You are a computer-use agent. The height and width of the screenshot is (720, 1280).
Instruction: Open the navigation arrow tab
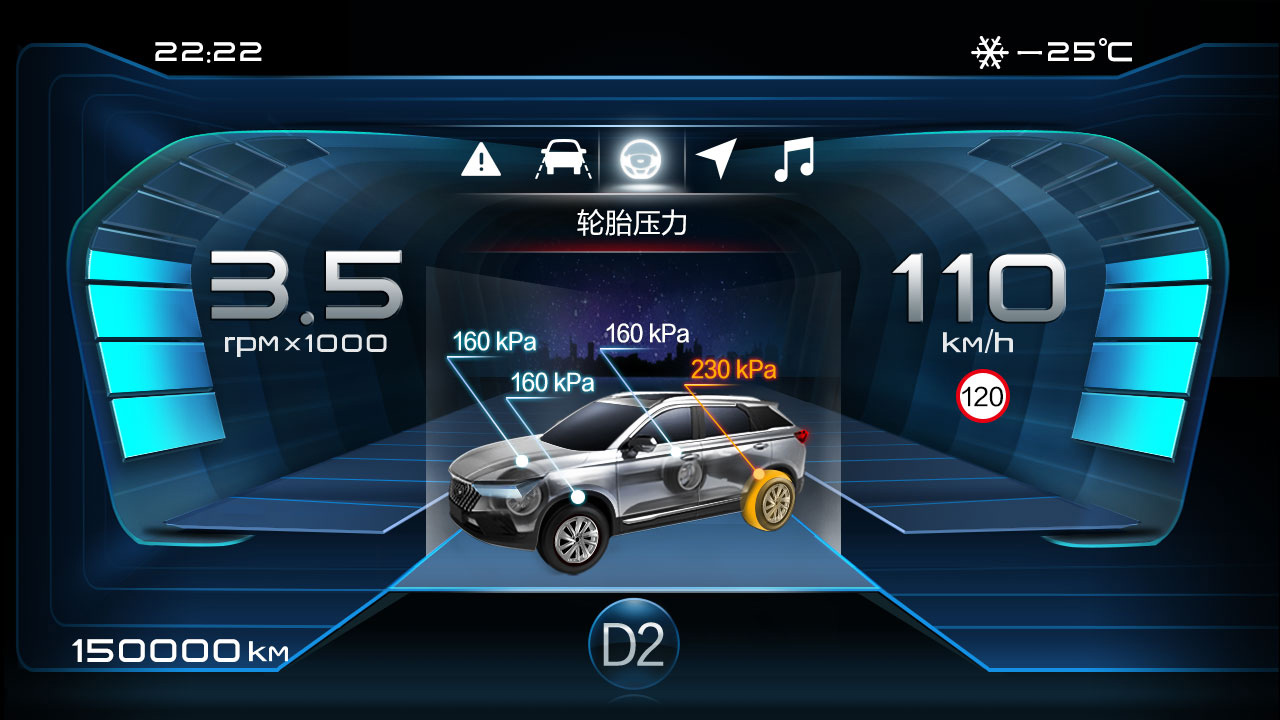click(716, 159)
